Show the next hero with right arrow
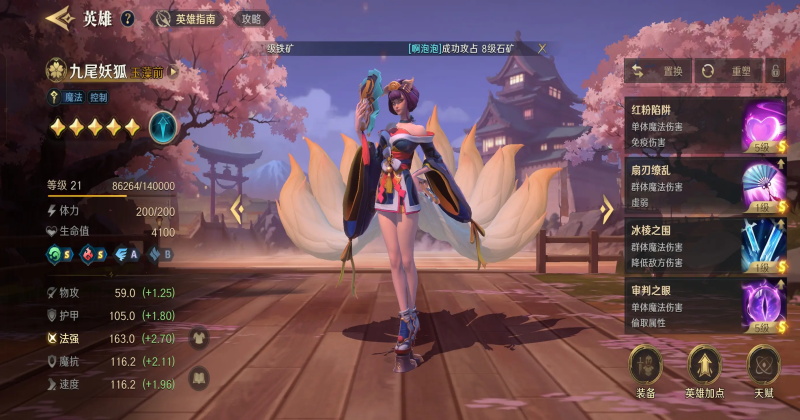 [x=606, y=209]
